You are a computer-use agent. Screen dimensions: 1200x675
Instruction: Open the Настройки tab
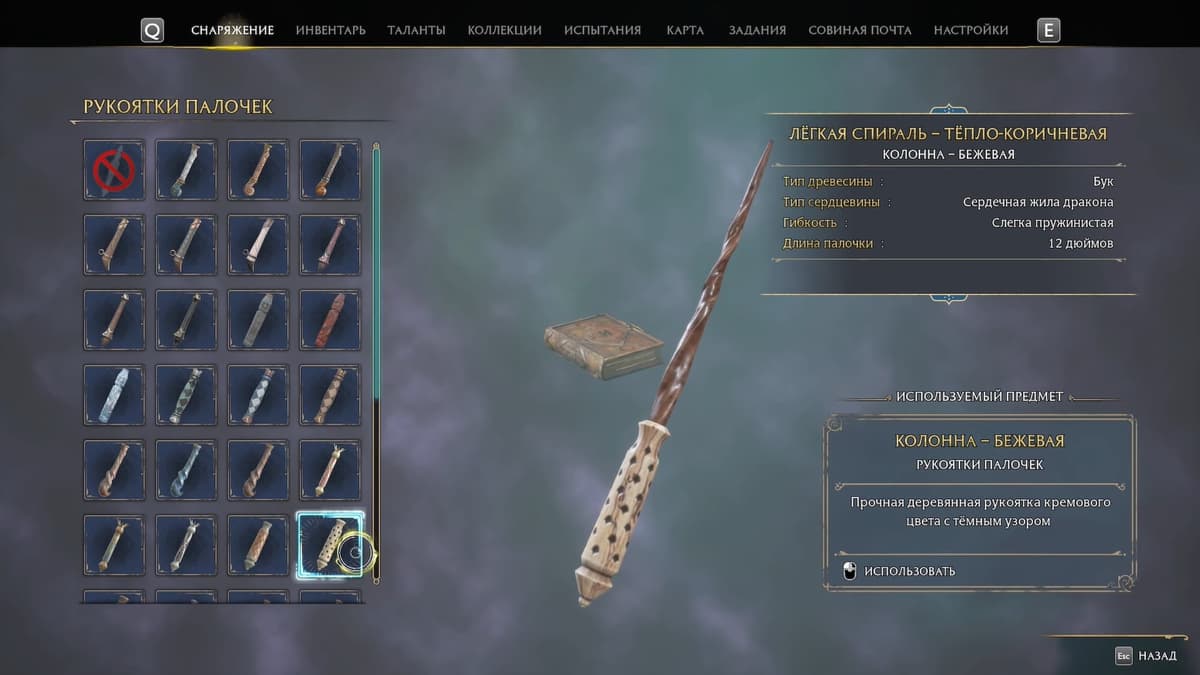(970, 30)
